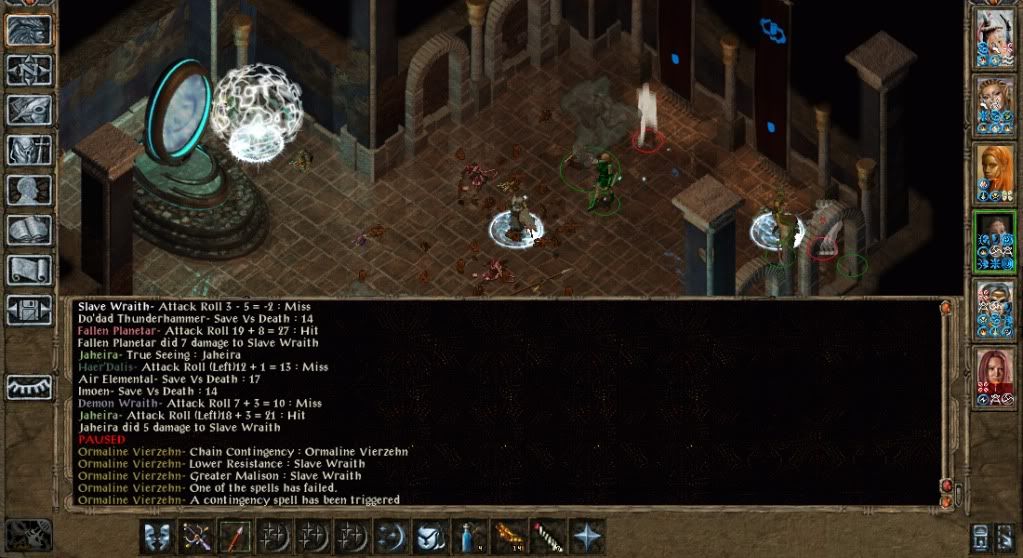Open the area map

point(29,70)
